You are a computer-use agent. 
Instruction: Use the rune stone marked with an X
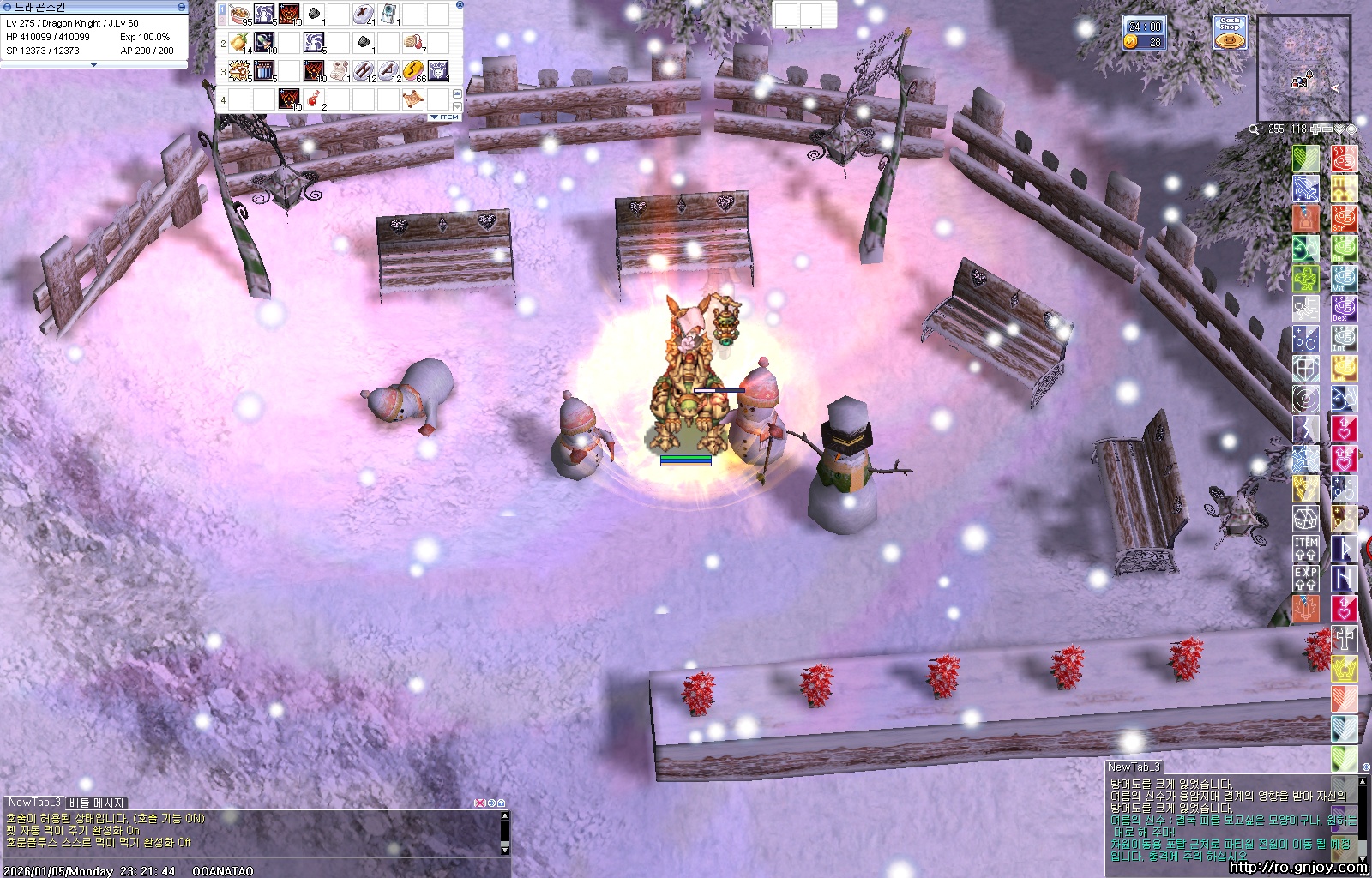click(364, 15)
